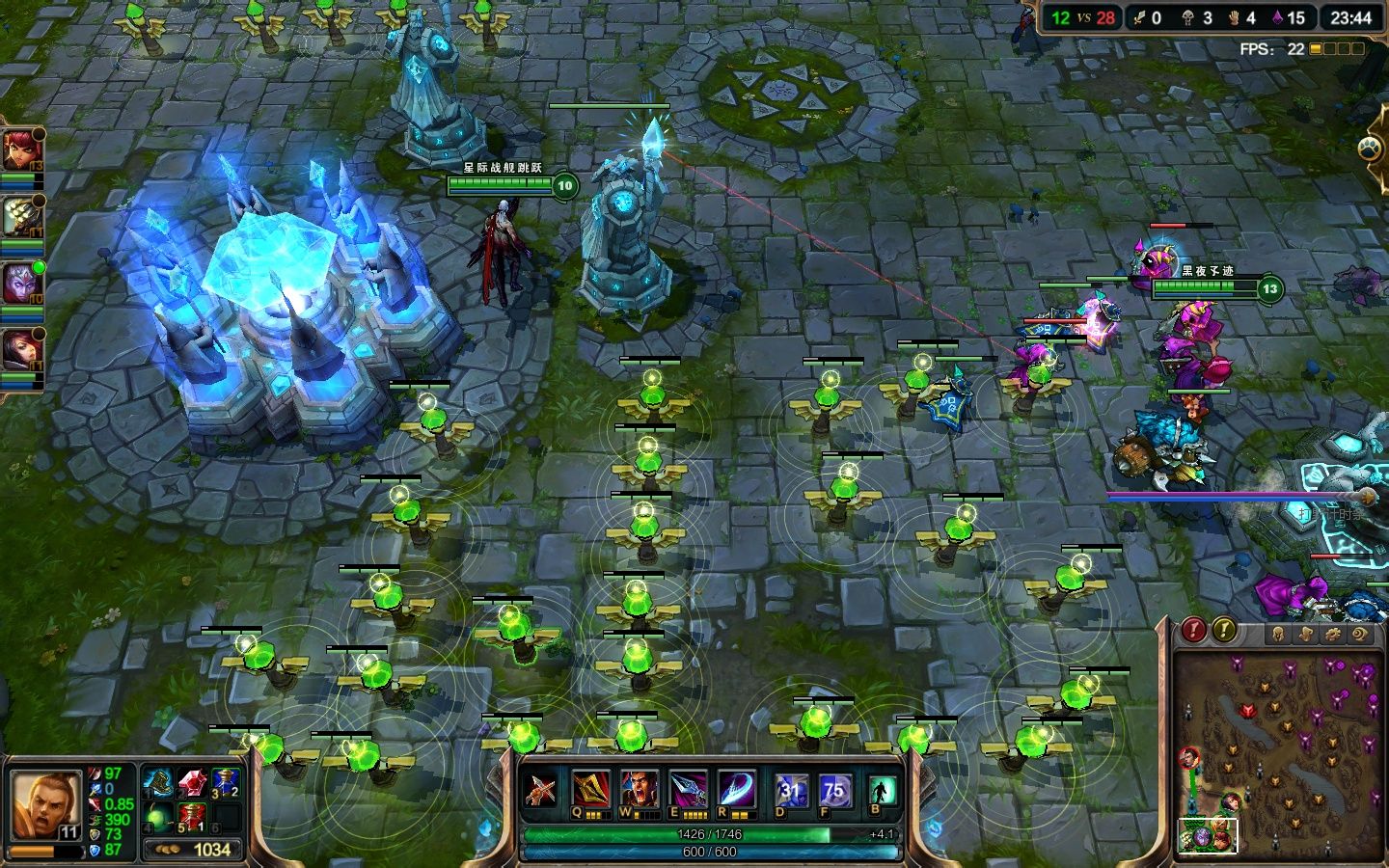Open the gear settings button above minimap

[x=1333, y=634]
